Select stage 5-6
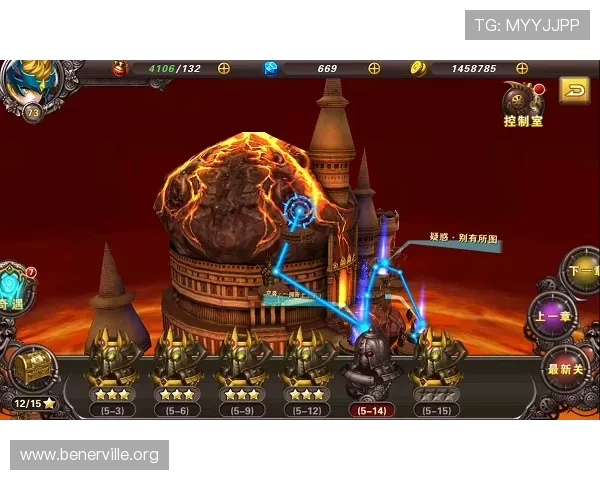Screen dimensions: 600x480 click(x=177, y=370)
